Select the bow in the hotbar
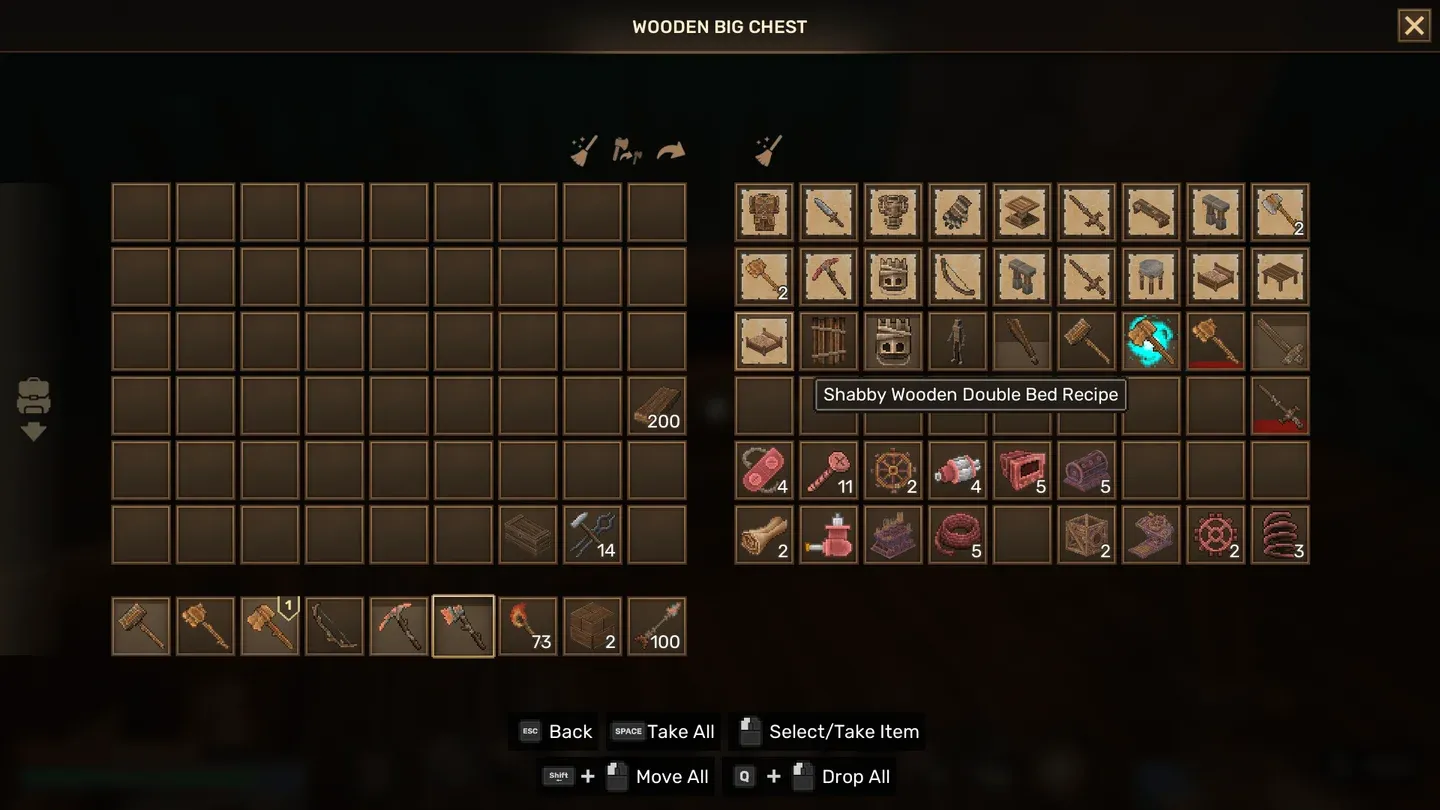The height and width of the screenshot is (810, 1440). 334,626
